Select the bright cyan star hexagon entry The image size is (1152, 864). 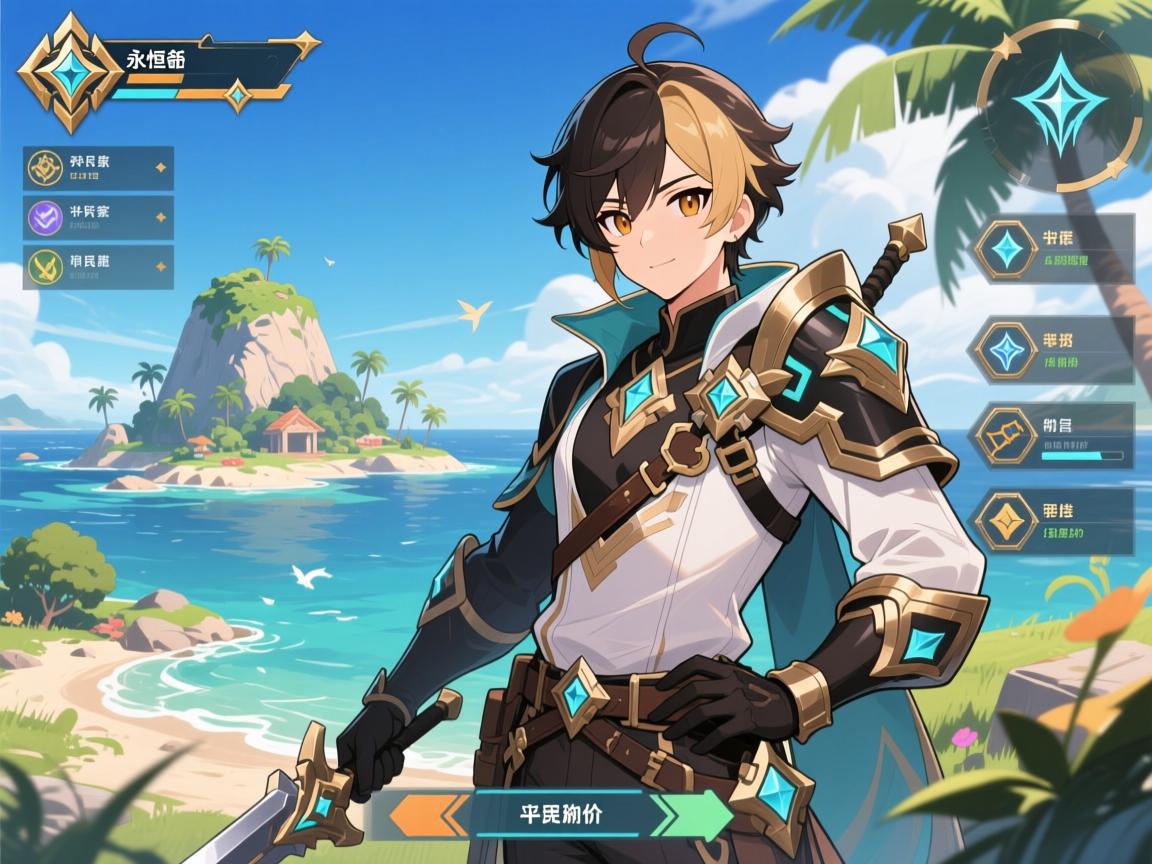1054,249
